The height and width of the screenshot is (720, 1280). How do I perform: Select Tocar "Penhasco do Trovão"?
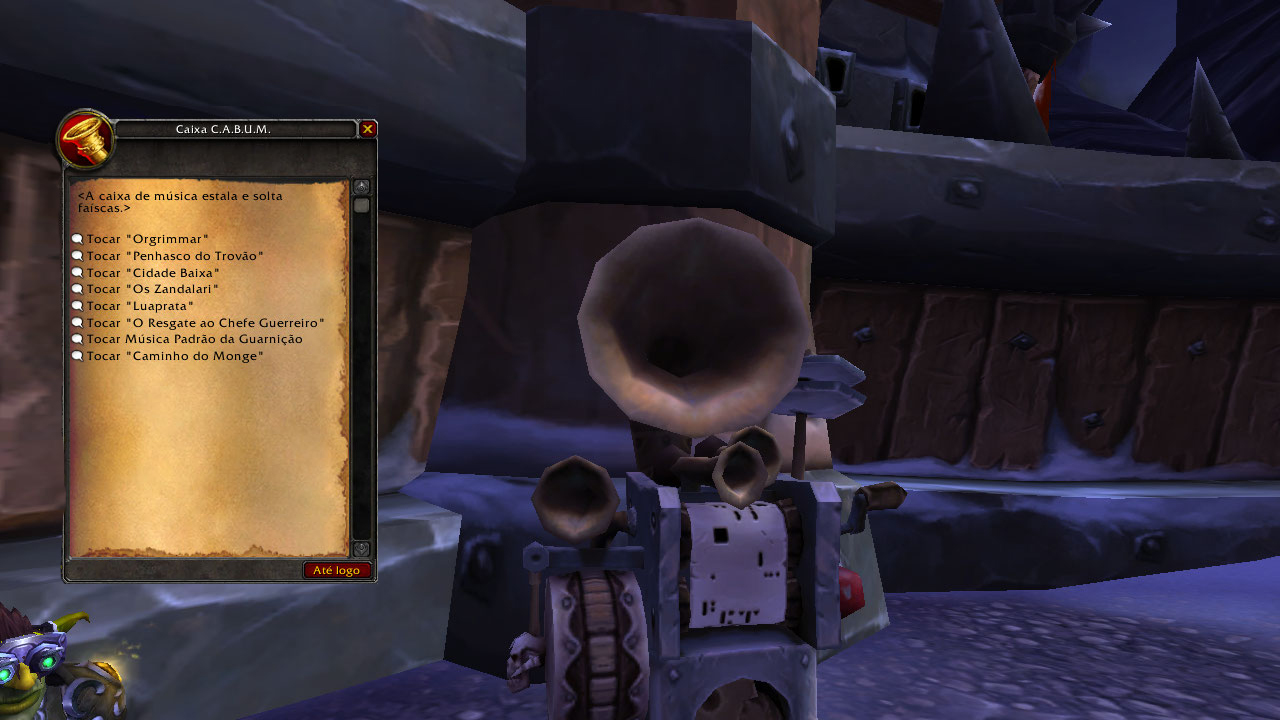tap(174, 257)
